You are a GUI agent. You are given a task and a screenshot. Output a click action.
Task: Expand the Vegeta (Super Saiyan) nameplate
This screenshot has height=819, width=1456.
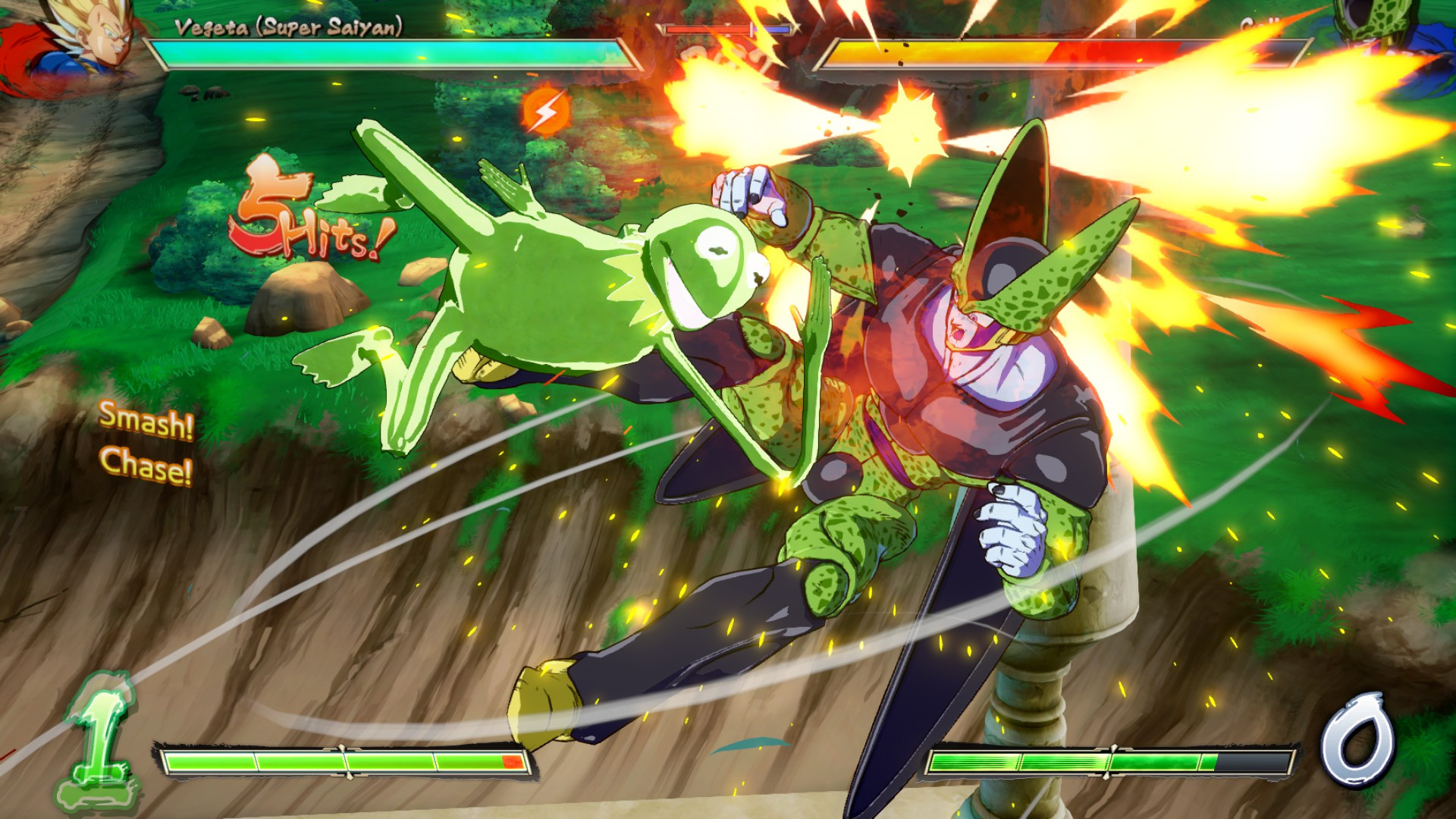tap(288, 27)
